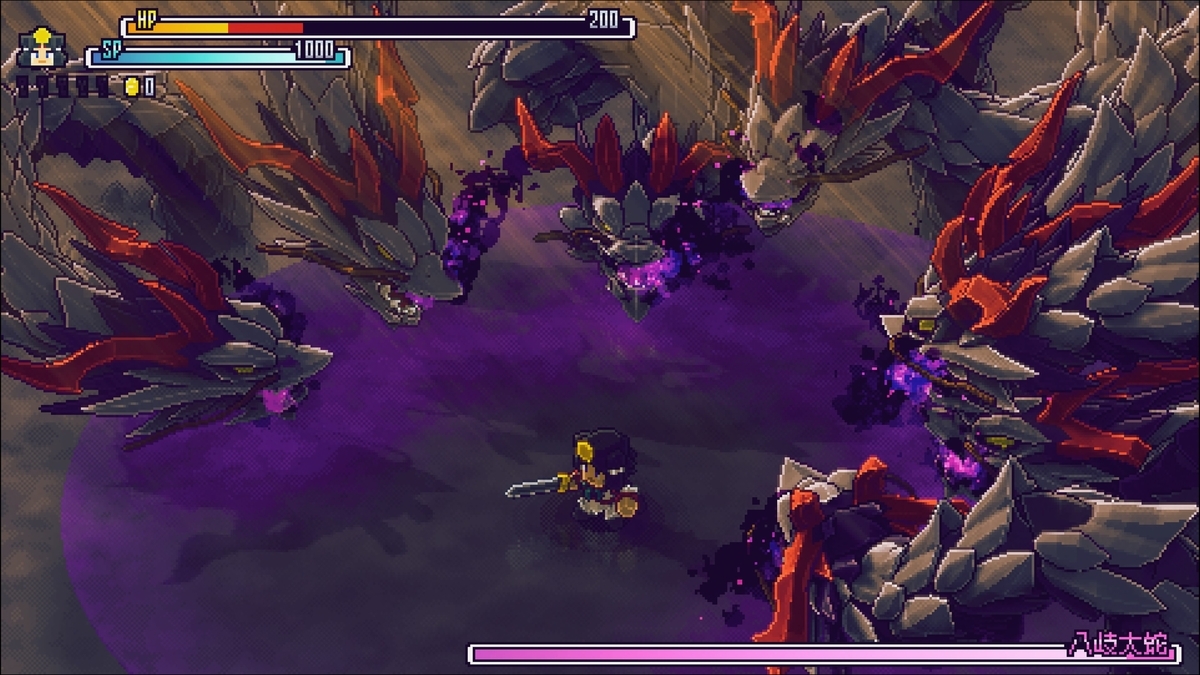Click the player character portrait

[42, 49]
